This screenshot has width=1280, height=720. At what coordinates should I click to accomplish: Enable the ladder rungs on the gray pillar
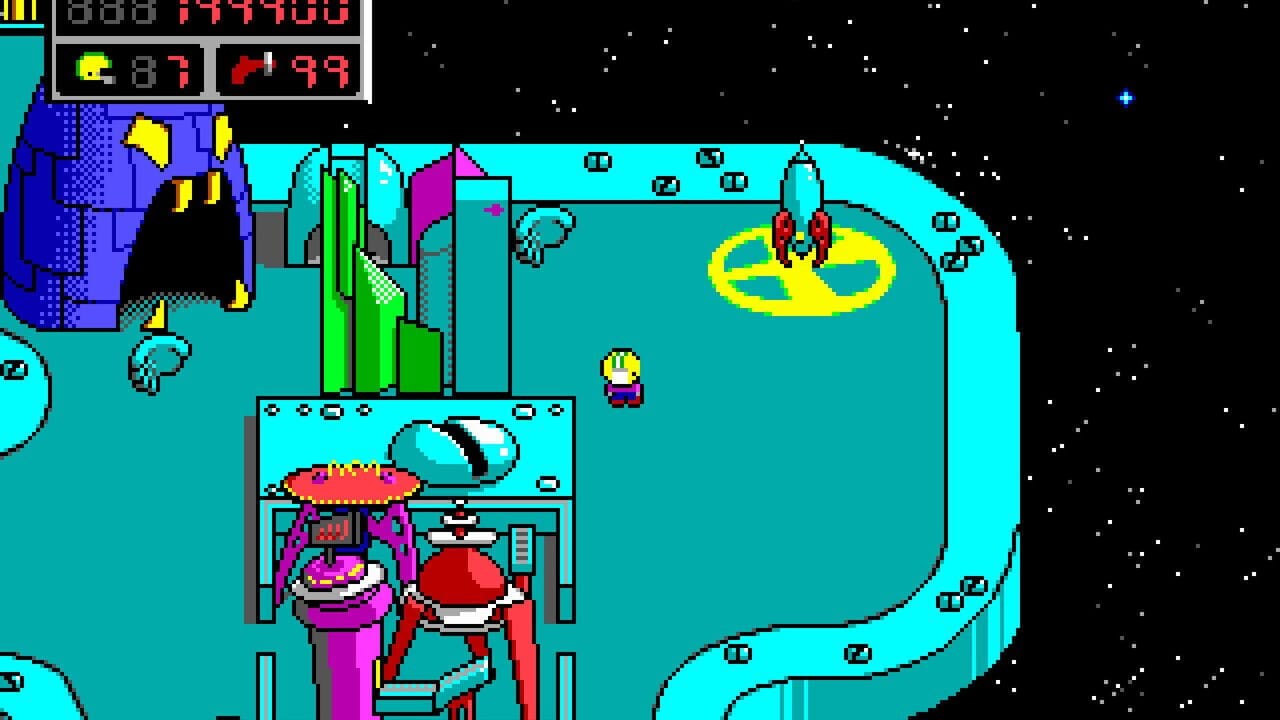pos(523,545)
